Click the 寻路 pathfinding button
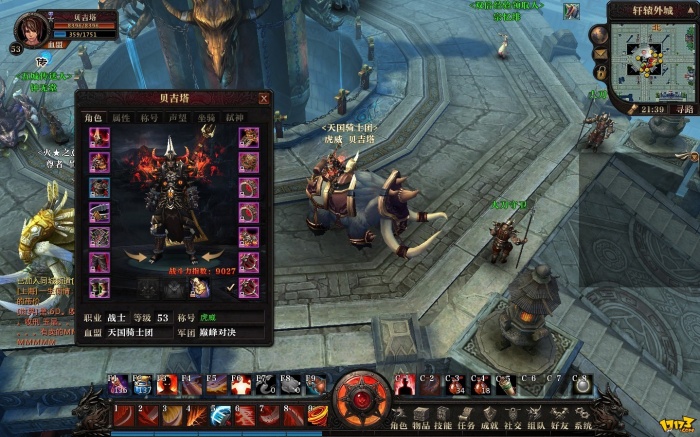The image size is (700, 437). pyautogui.click(x=683, y=109)
